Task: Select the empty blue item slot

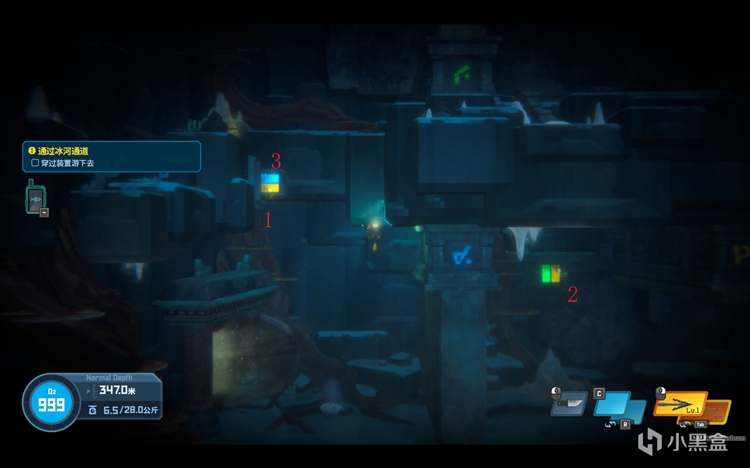Action: [x=623, y=405]
